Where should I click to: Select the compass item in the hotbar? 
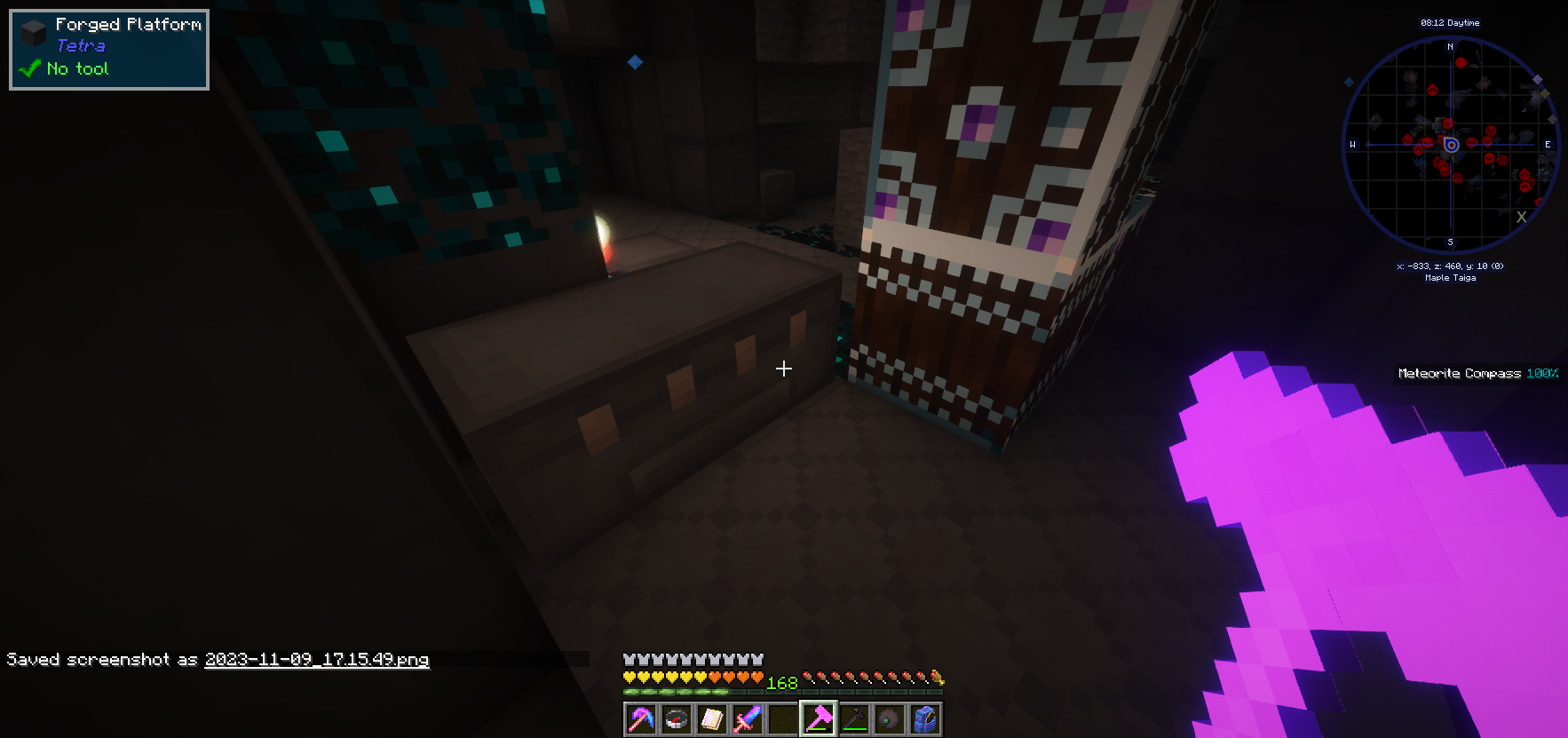[676, 718]
